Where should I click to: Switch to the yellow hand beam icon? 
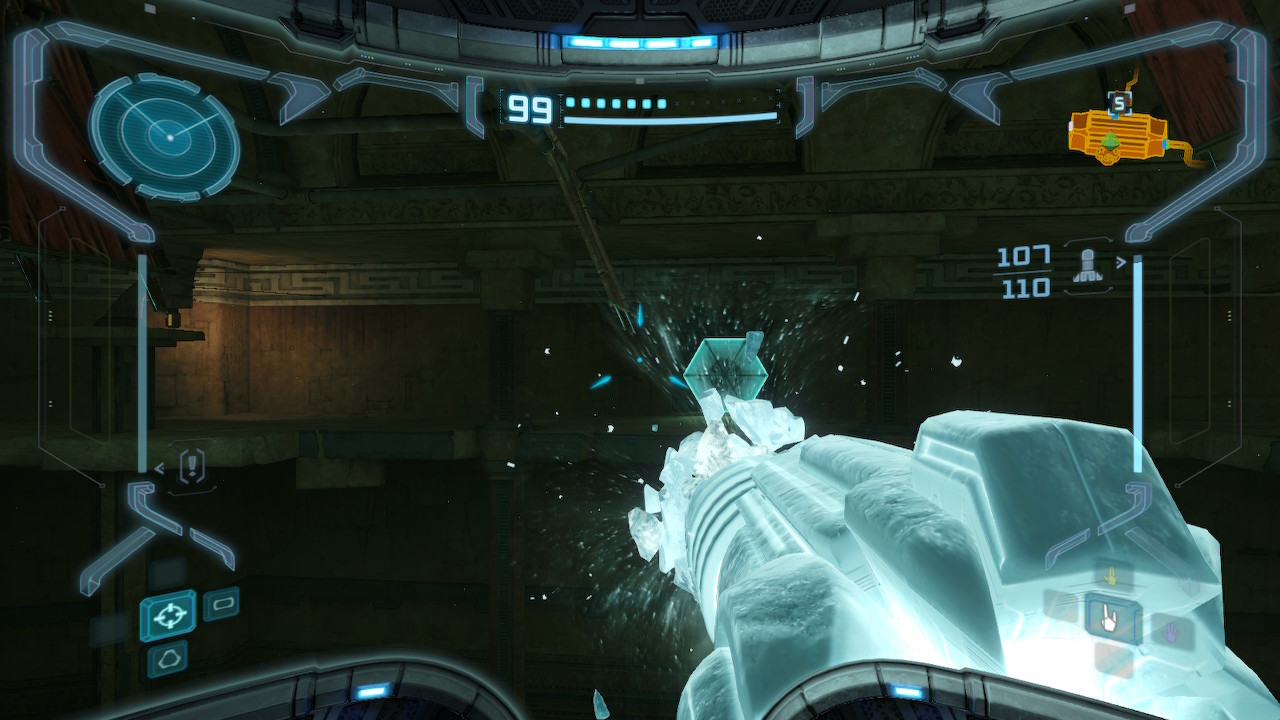(1108, 577)
